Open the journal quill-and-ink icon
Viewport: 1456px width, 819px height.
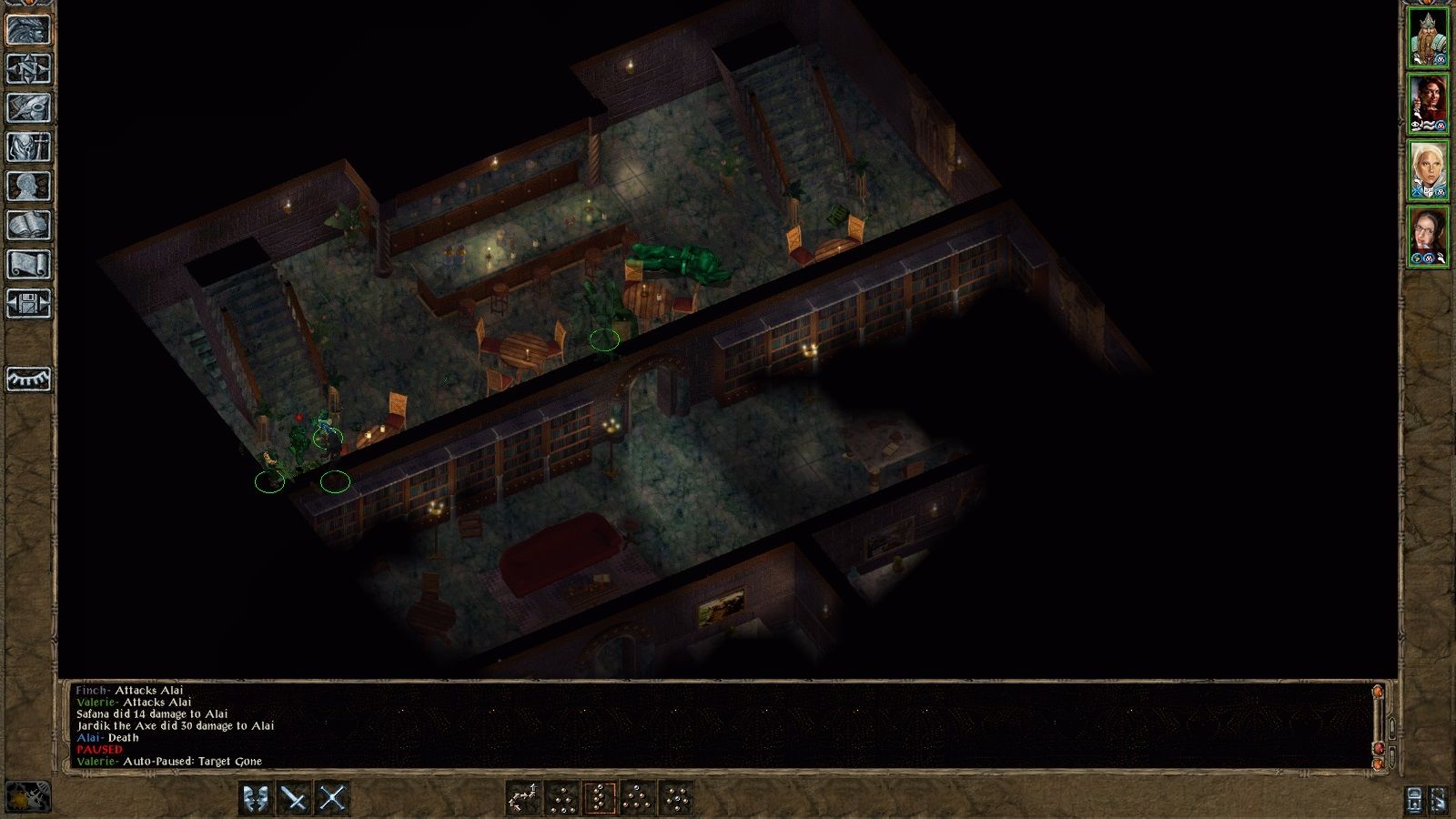[x=25, y=107]
